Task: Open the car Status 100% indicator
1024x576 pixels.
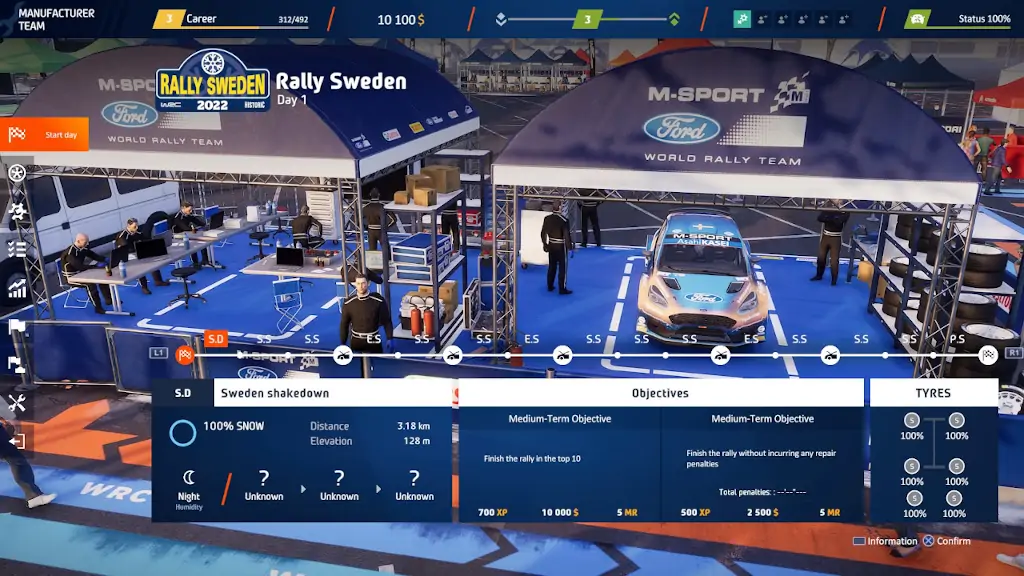Action: point(958,19)
